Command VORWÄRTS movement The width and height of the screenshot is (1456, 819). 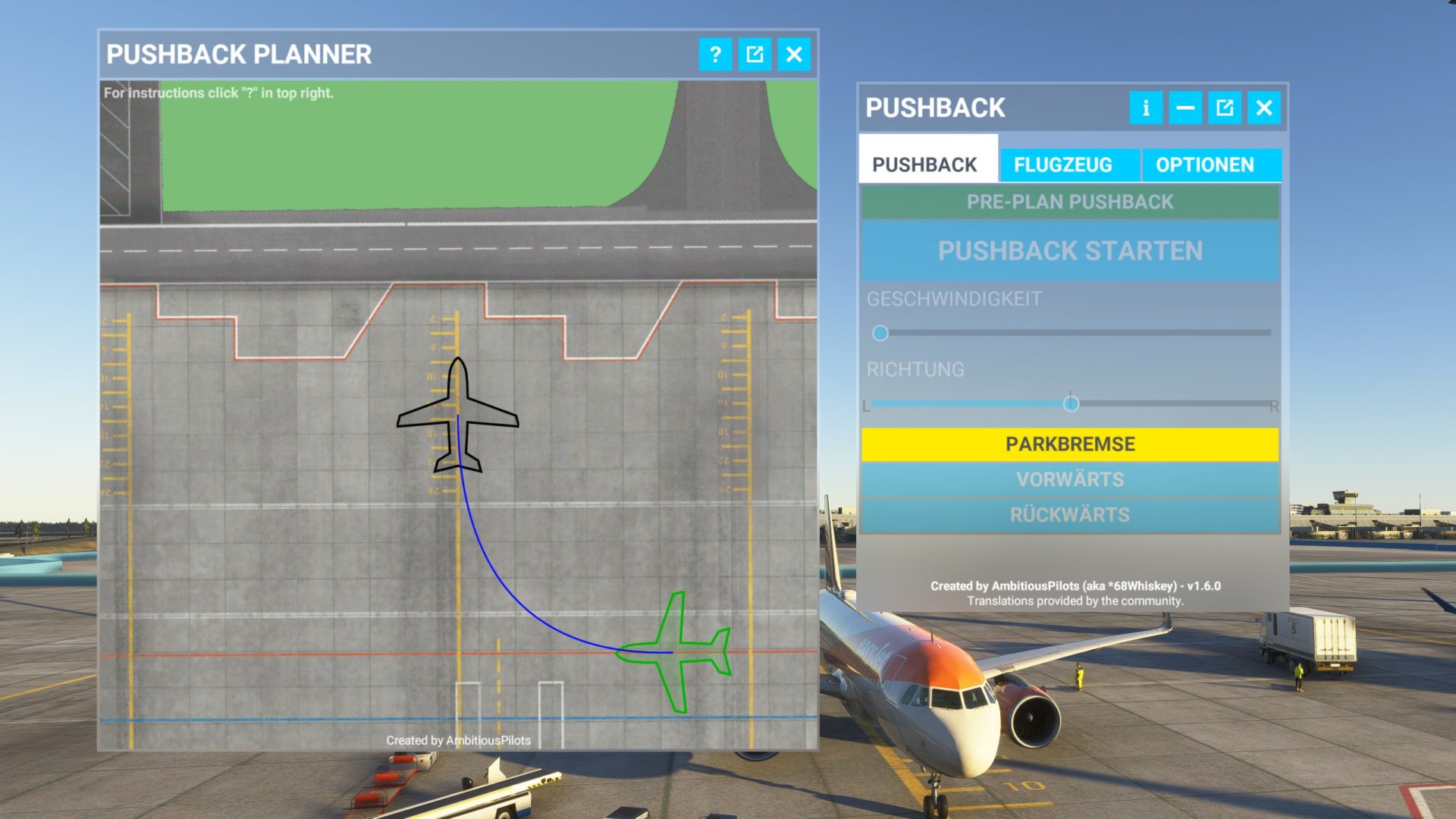click(x=1071, y=479)
